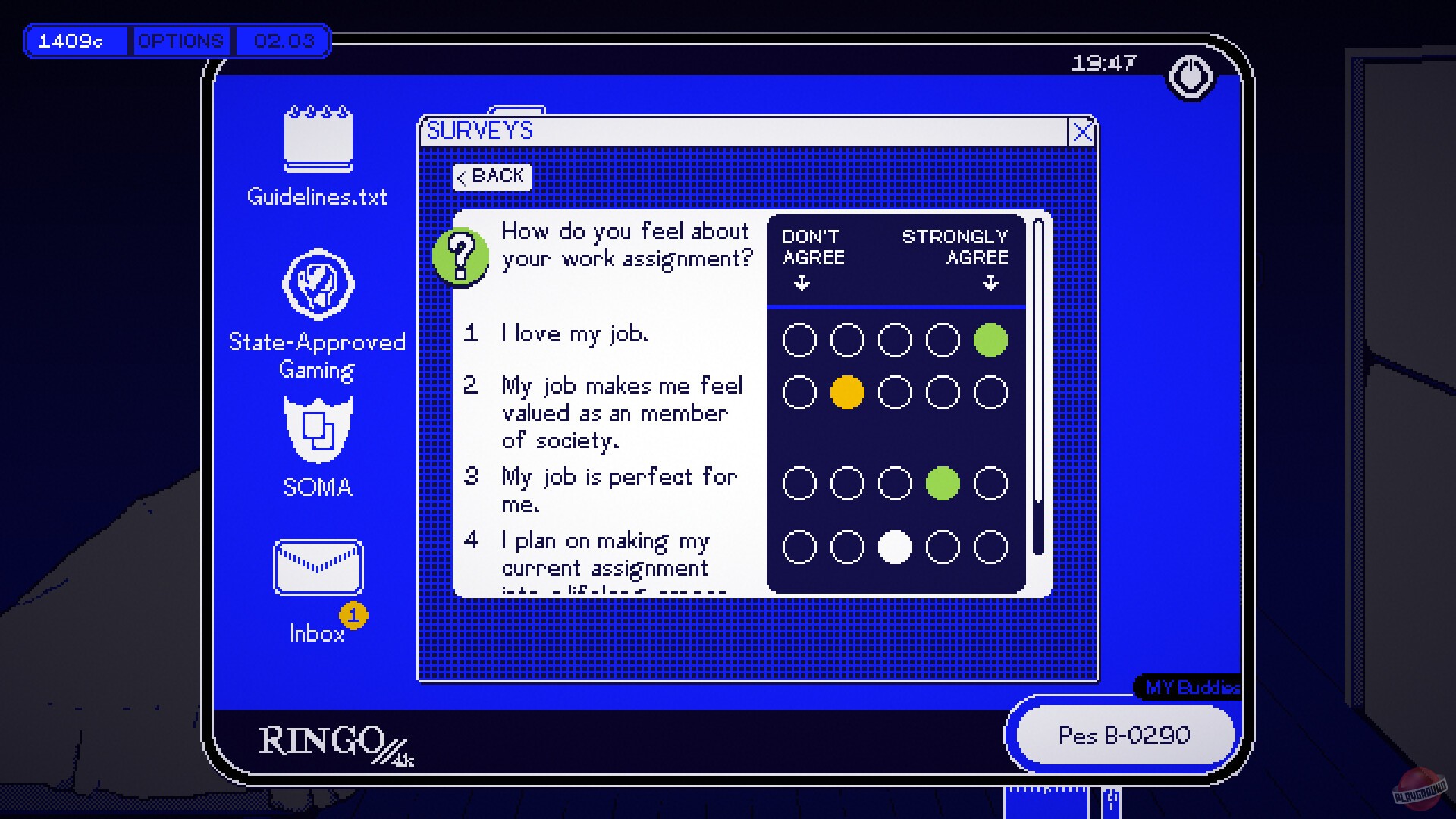Click the arrow under STRONGLY AGREE
This screenshot has height=819, width=1456.
pos(990,284)
